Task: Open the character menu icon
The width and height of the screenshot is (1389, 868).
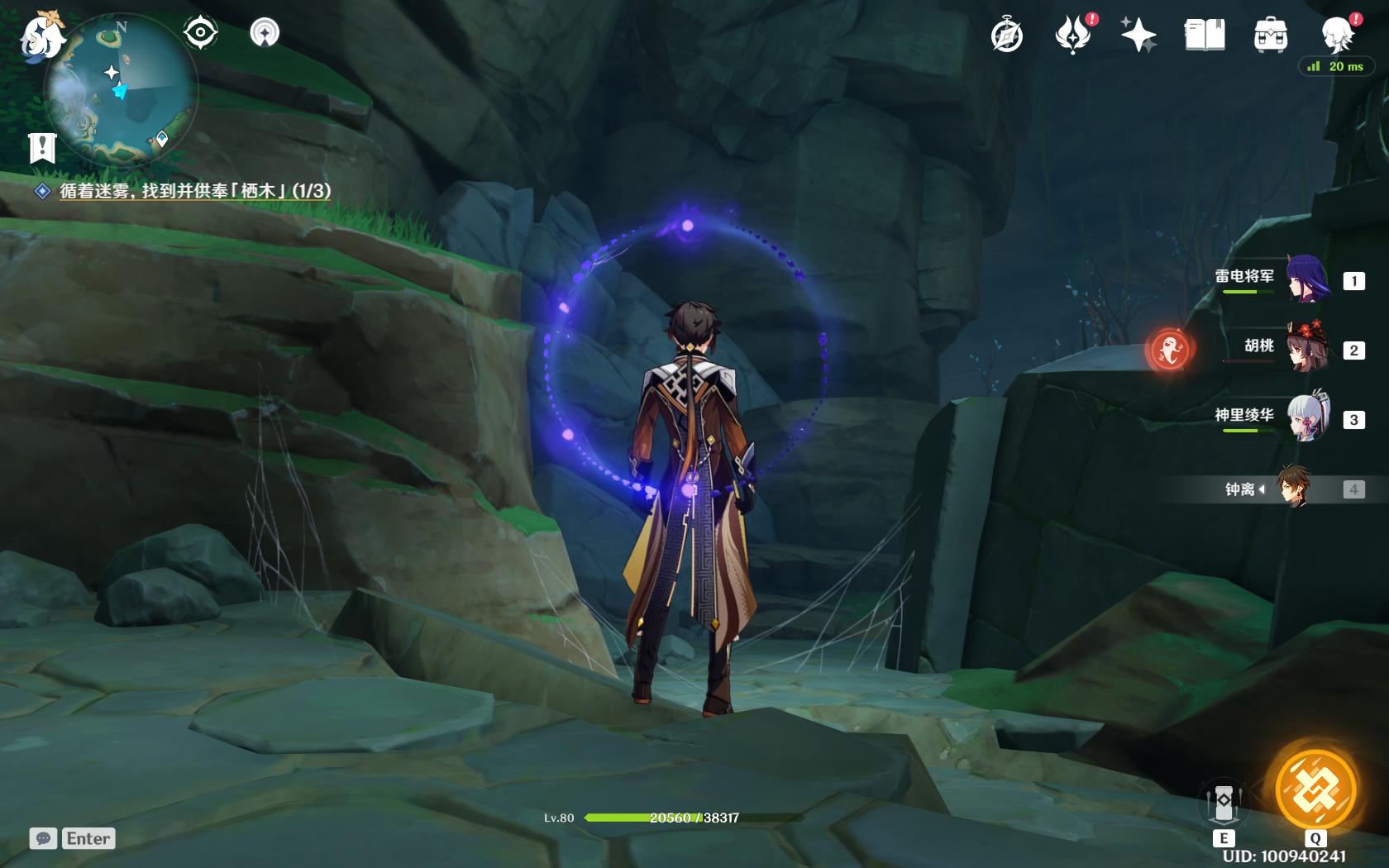Action: [x=1336, y=36]
